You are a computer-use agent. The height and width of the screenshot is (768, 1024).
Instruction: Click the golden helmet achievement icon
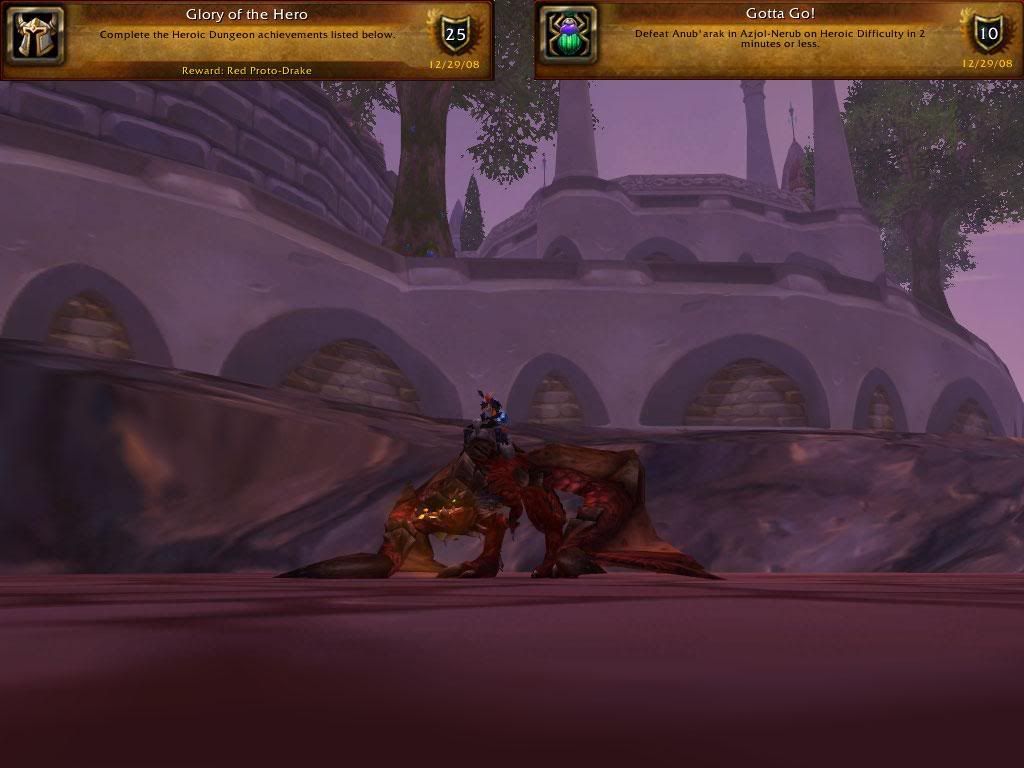(38, 36)
